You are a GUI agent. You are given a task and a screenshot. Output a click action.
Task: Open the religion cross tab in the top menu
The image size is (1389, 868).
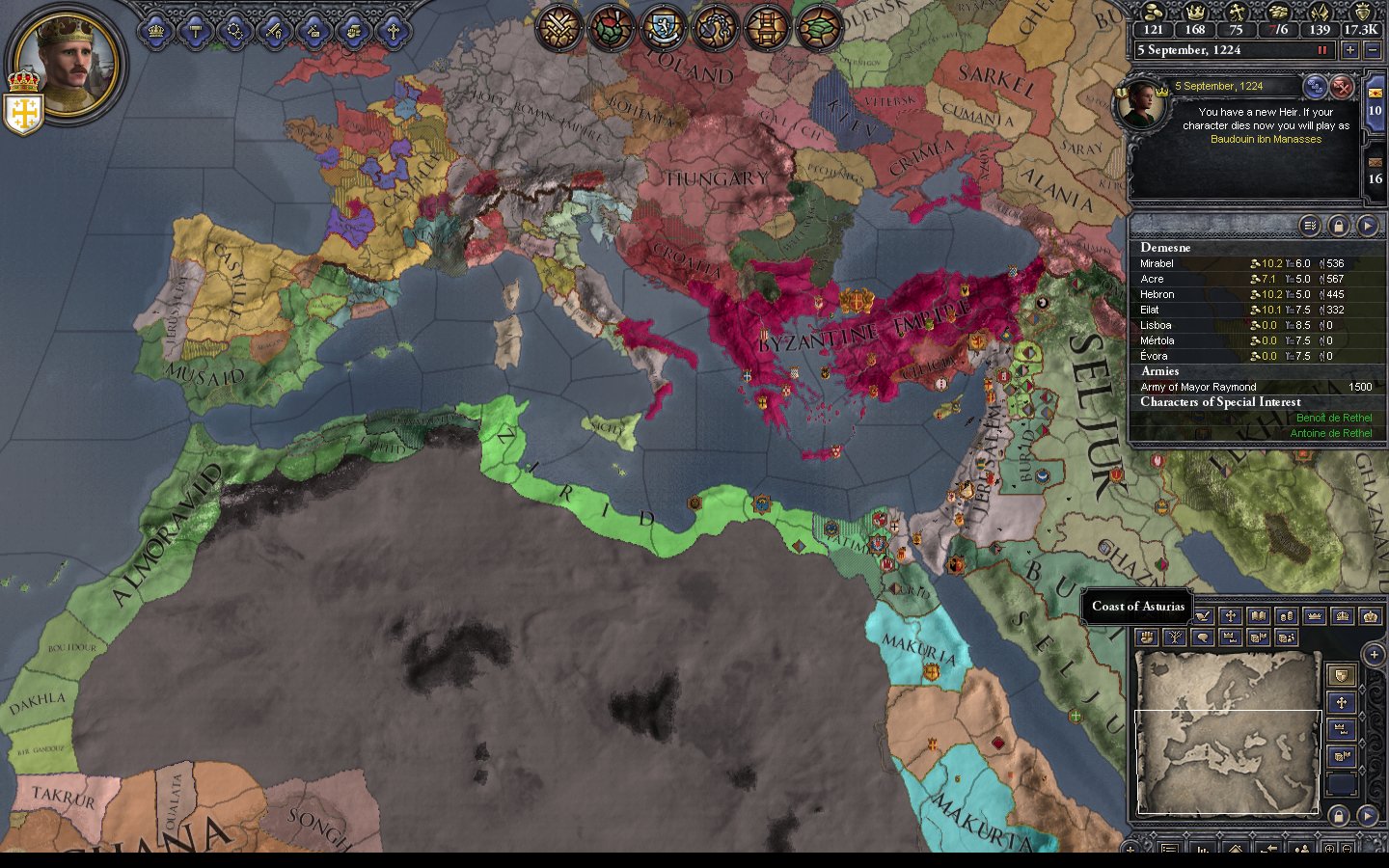(393, 31)
